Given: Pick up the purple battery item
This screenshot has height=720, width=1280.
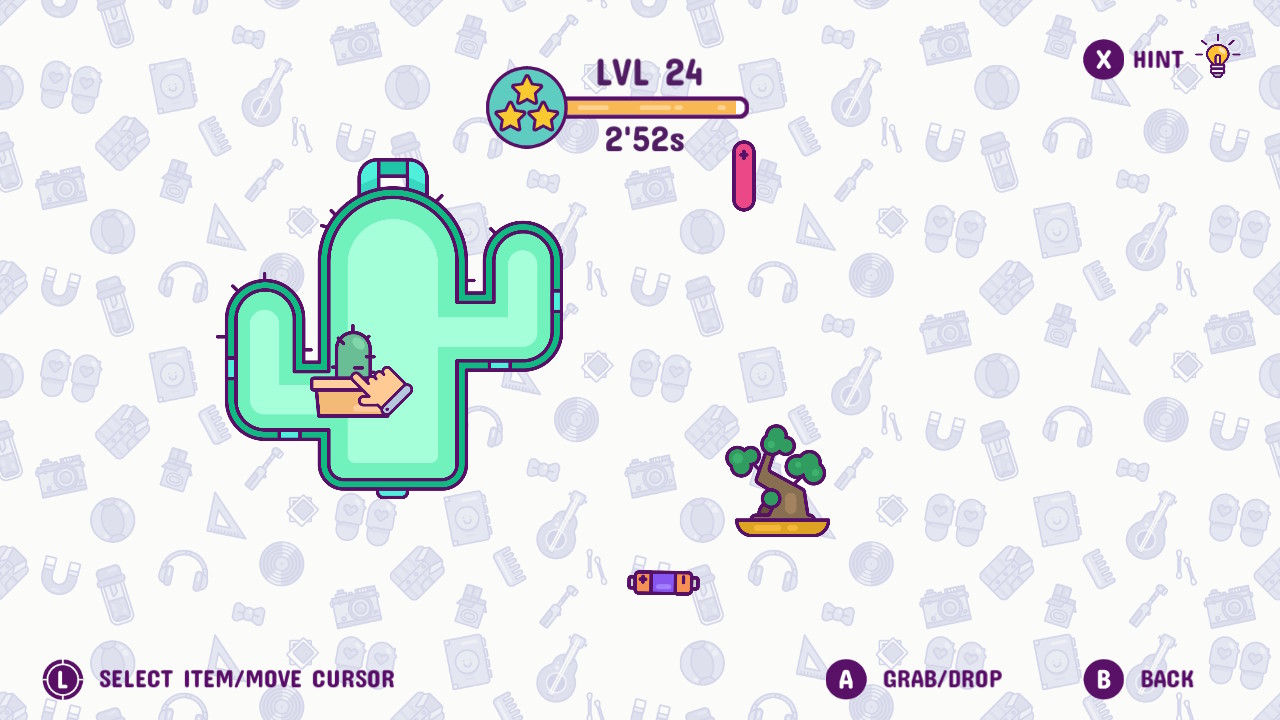Looking at the screenshot, I should click(x=663, y=582).
